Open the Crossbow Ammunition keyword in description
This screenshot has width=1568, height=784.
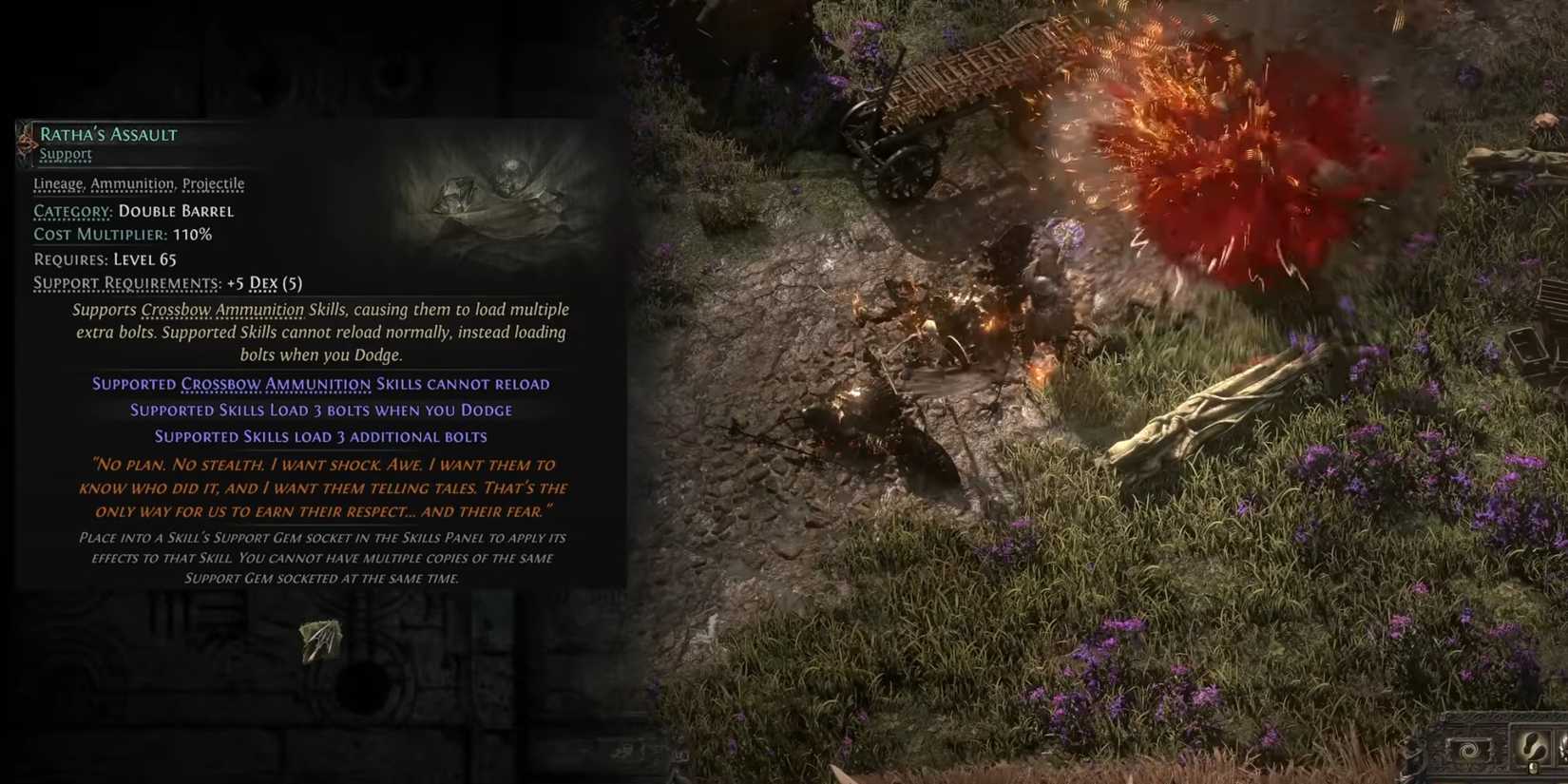(222, 309)
